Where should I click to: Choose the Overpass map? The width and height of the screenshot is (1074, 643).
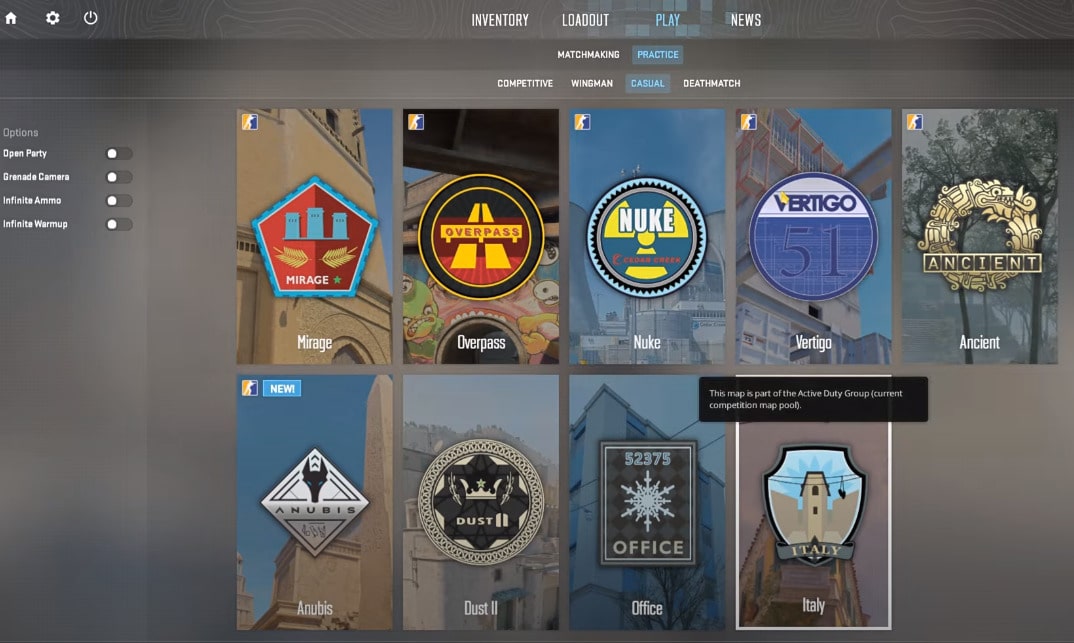click(x=481, y=236)
